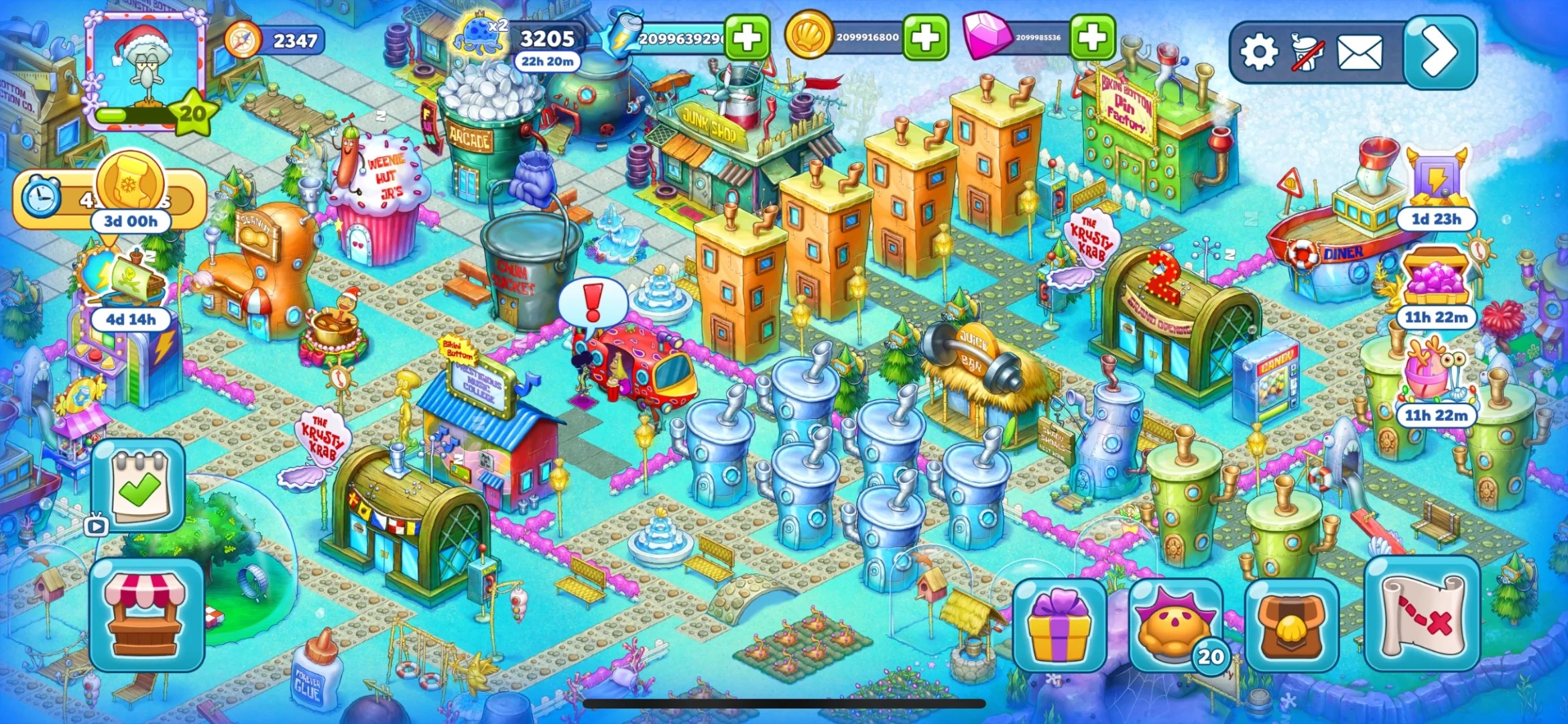Open the mail envelope inbox
Image resolution: width=1568 pixels, height=724 pixels.
[x=1360, y=53]
